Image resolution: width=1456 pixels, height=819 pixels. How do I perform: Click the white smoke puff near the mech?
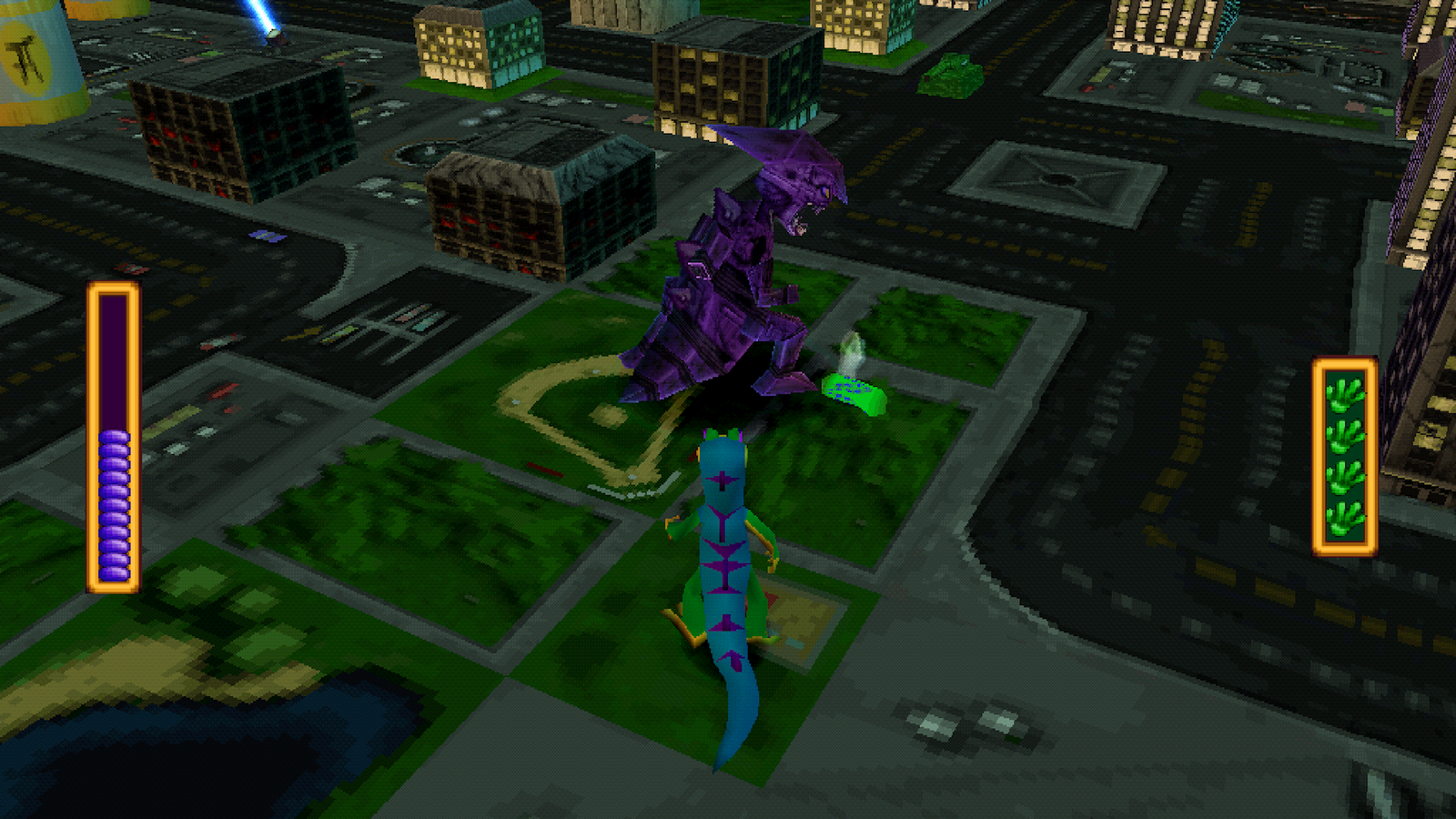tap(851, 350)
